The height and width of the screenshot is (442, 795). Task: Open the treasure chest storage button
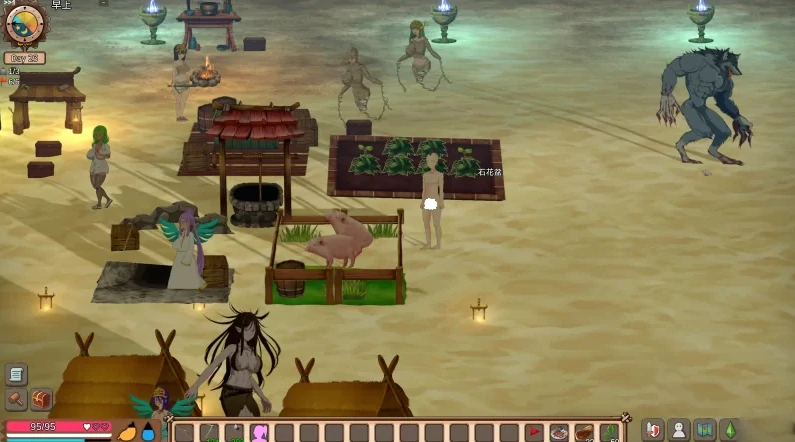pos(41,399)
